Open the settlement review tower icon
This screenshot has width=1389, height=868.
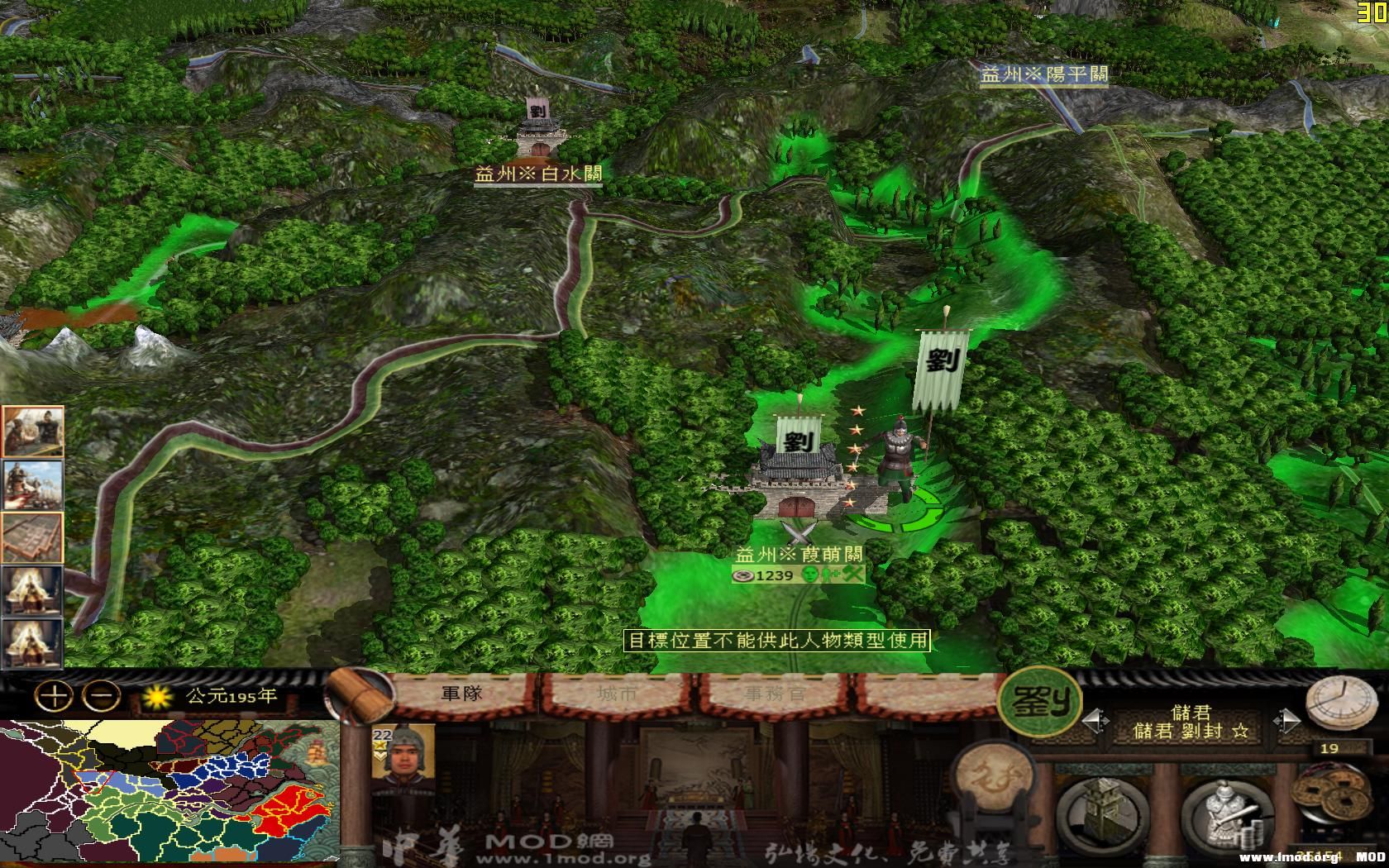(x=1100, y=808)
